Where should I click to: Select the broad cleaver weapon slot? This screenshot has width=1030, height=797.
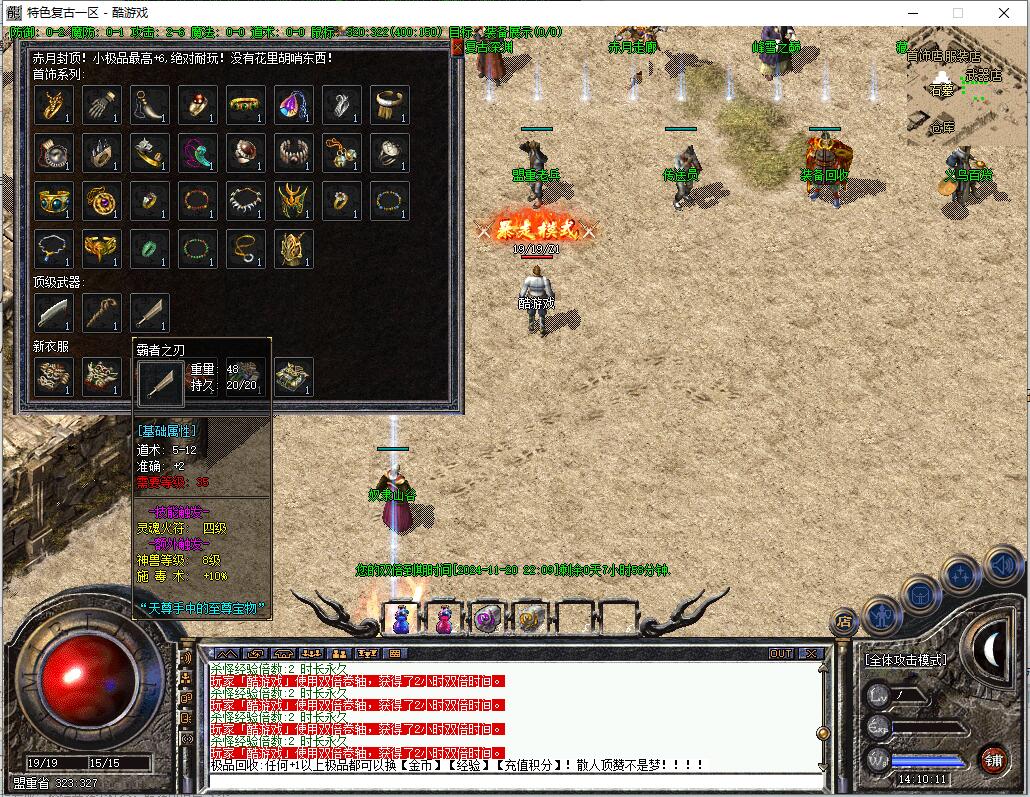point(54,313)
